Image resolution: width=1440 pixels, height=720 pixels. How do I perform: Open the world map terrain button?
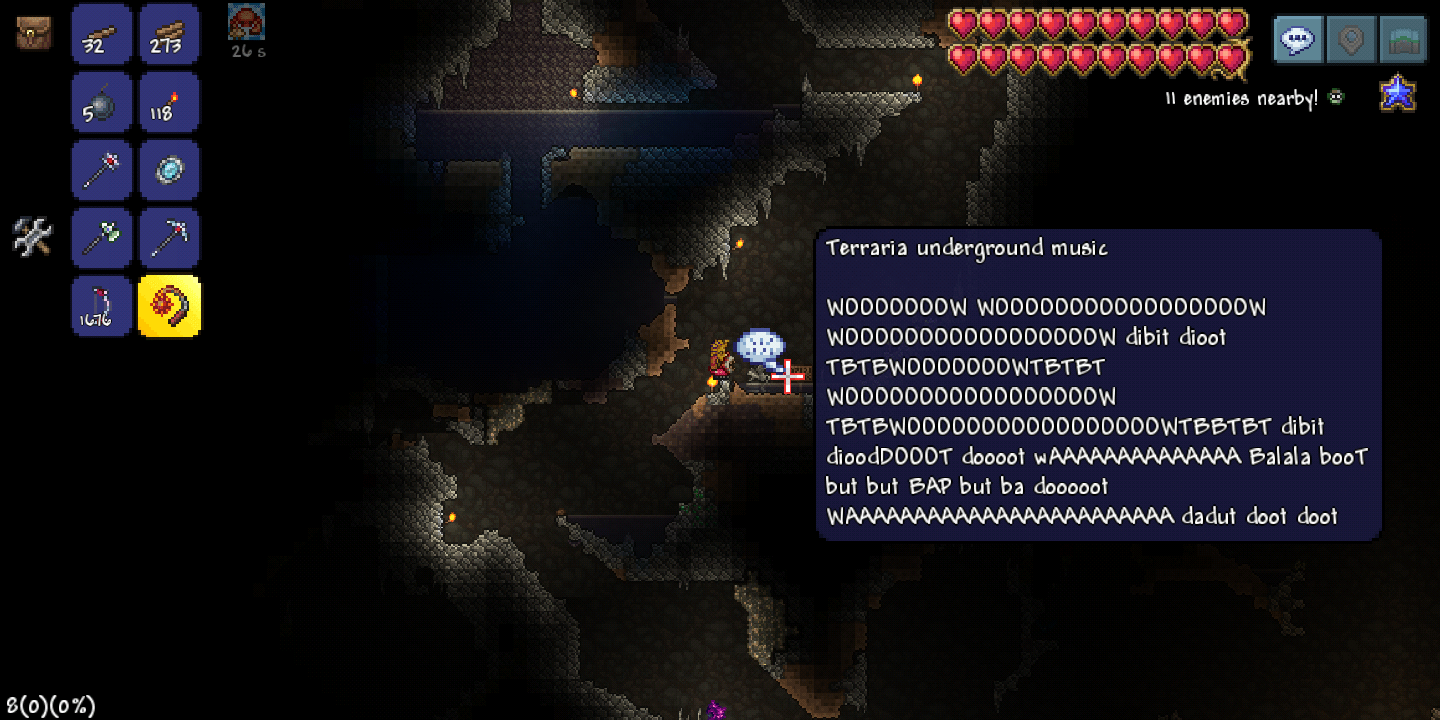click(1403, 40)
